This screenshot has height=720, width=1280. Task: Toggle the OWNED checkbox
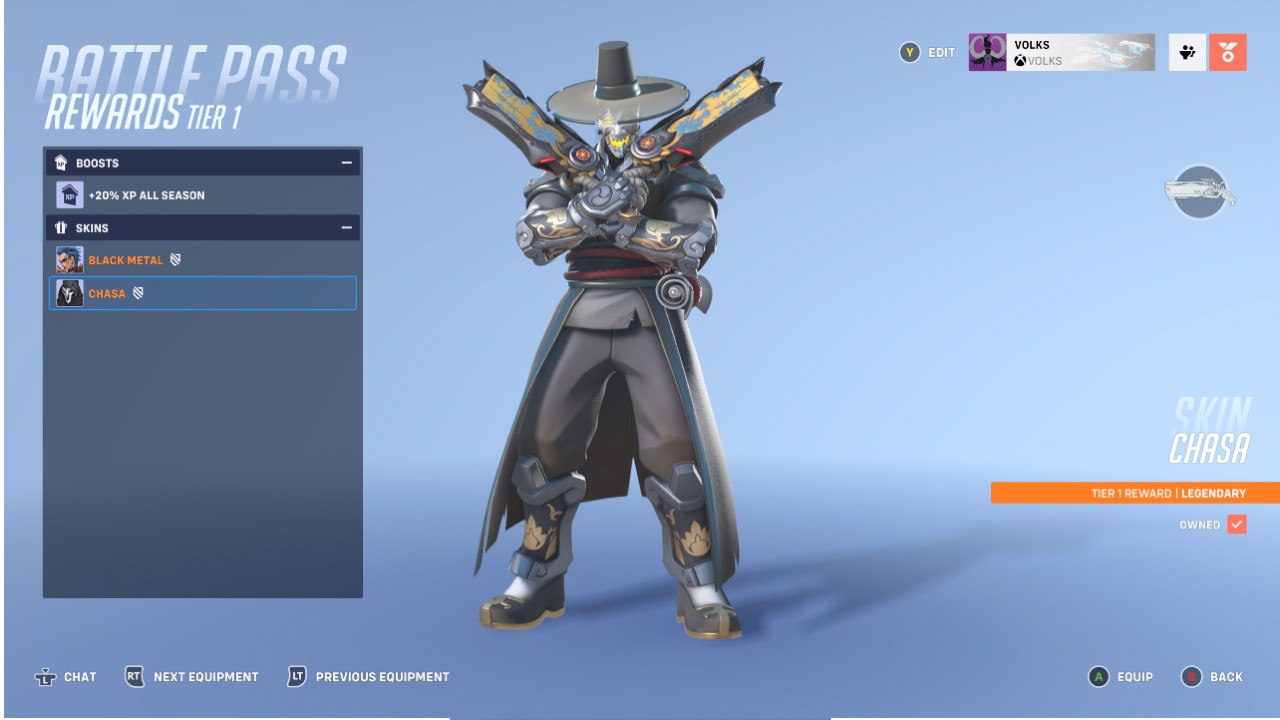point(1237,524)
